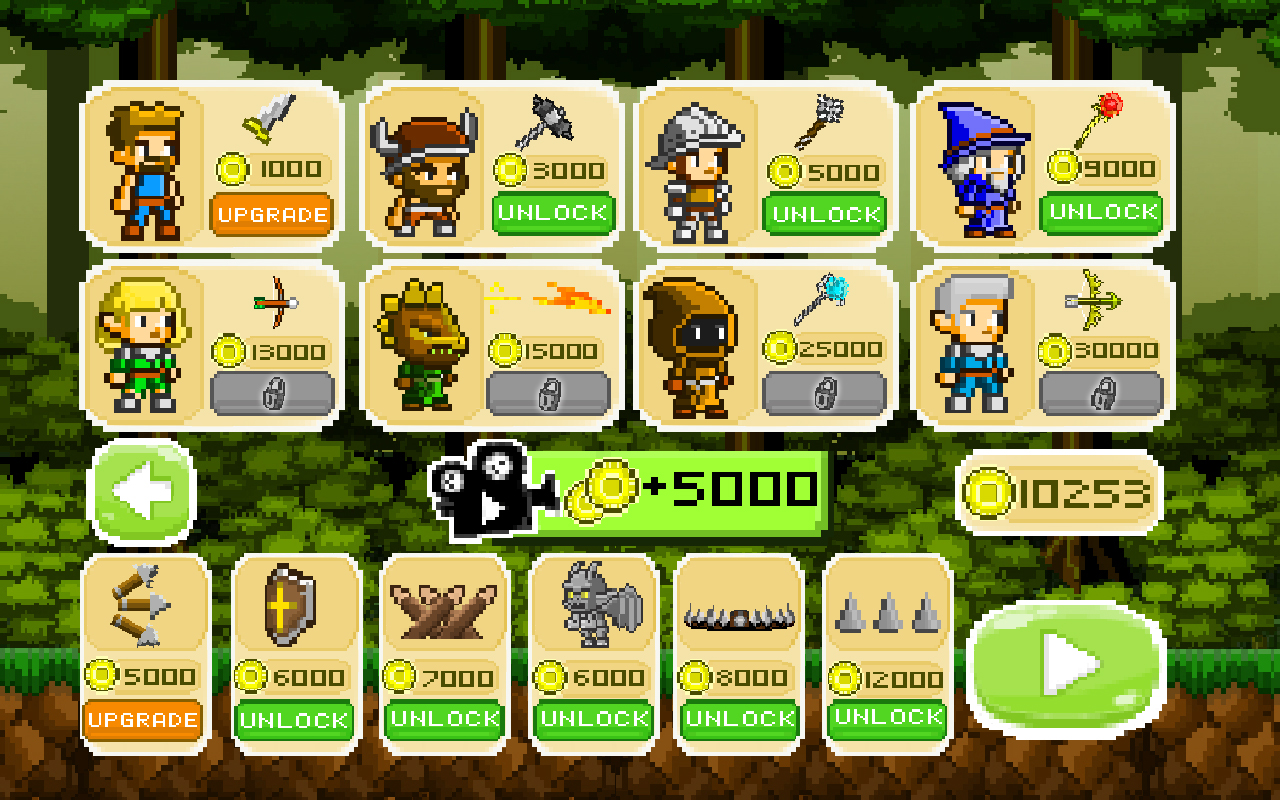Upgrade the 1000 coin hero

[272, 213]
